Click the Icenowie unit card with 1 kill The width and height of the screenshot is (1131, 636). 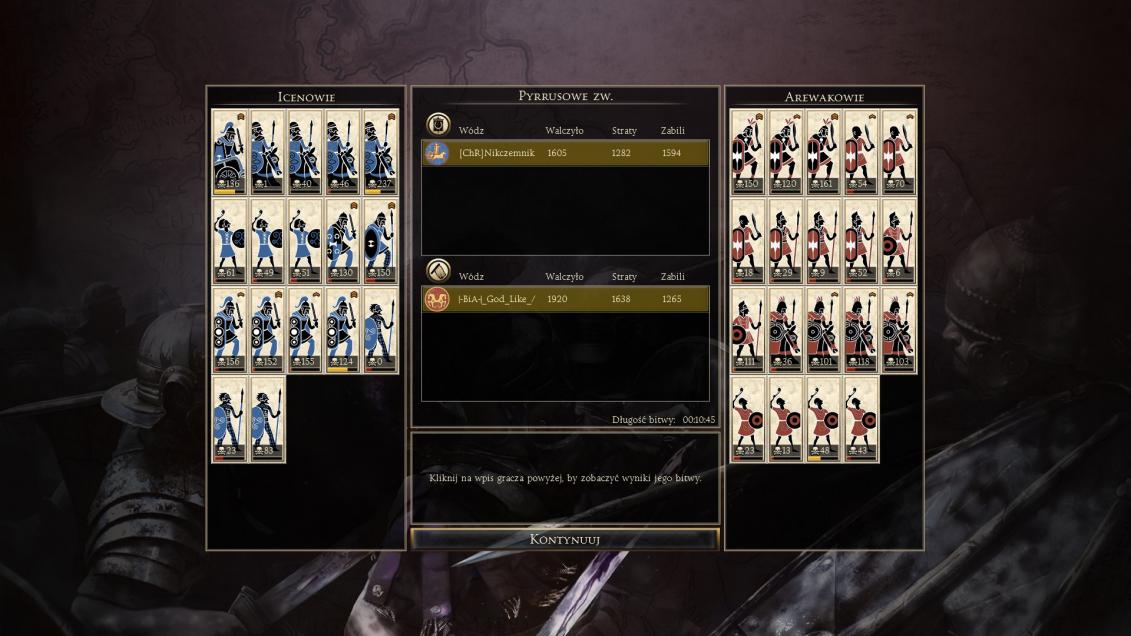(x=268, y=151)
